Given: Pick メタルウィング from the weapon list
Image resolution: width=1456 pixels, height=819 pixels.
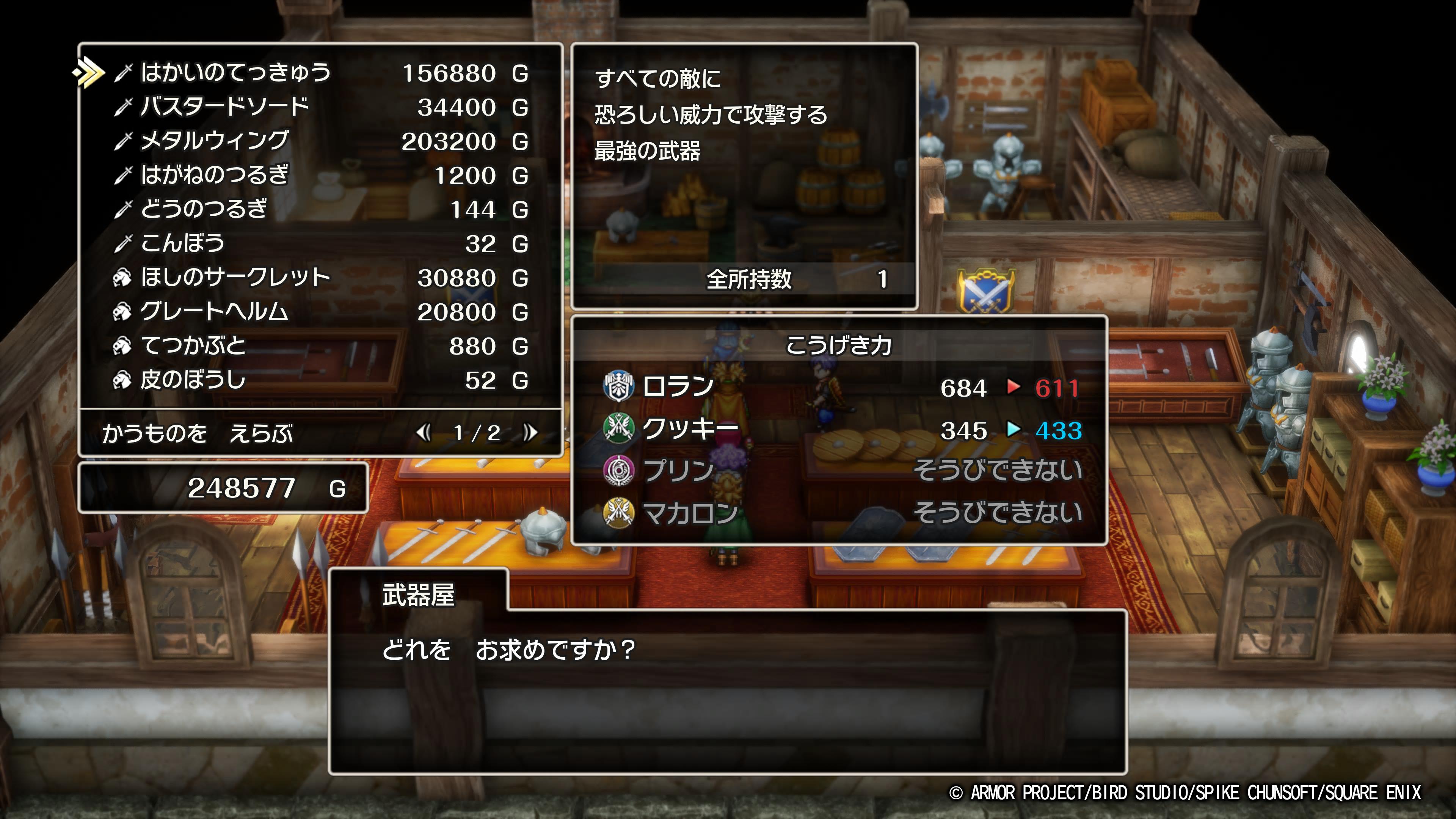Looking at the screenshot, I should (x=214, y=141).
